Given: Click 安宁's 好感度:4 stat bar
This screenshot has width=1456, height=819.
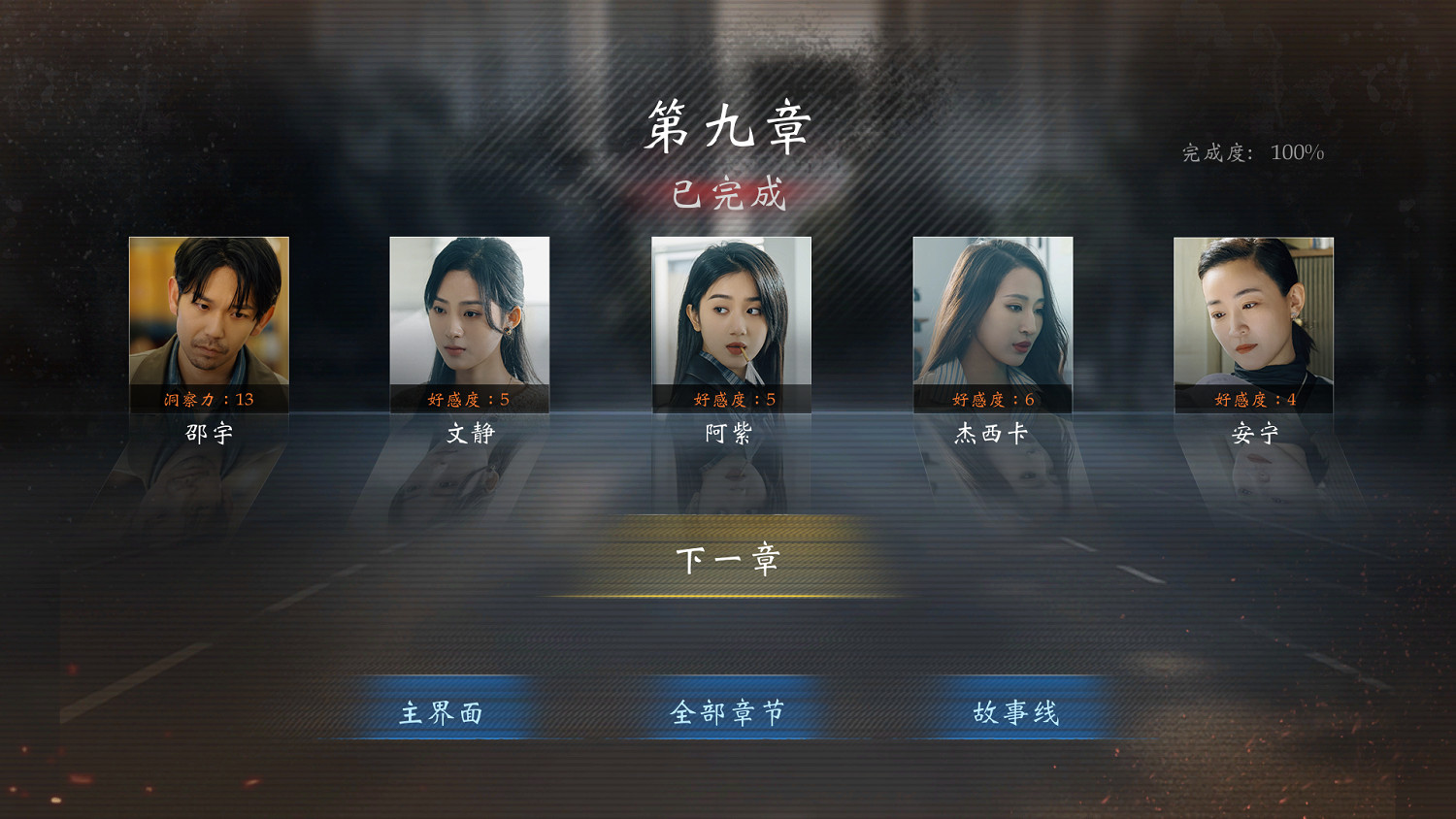Looking at the screenshot, I should coord(1252,399).
